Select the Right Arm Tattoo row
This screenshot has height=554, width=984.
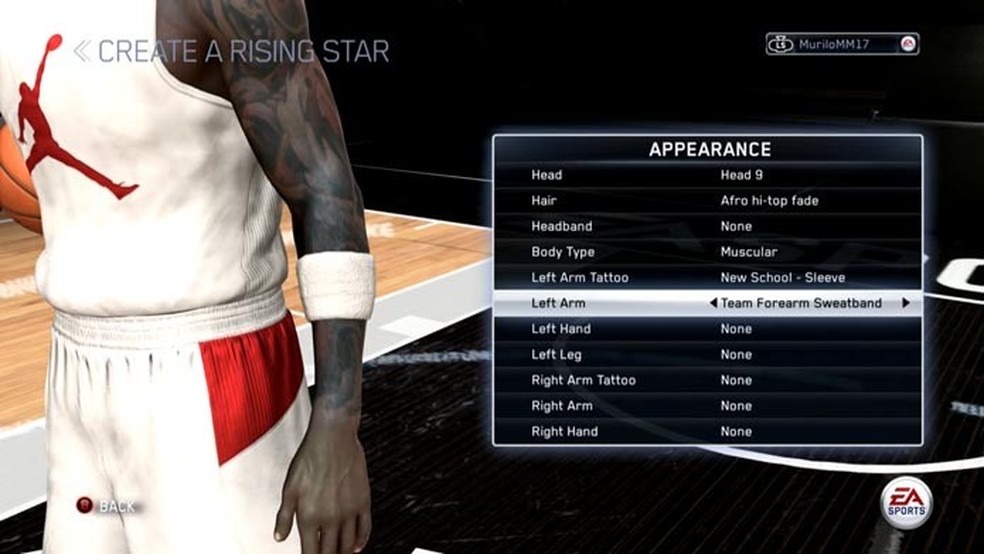point(706,380)
